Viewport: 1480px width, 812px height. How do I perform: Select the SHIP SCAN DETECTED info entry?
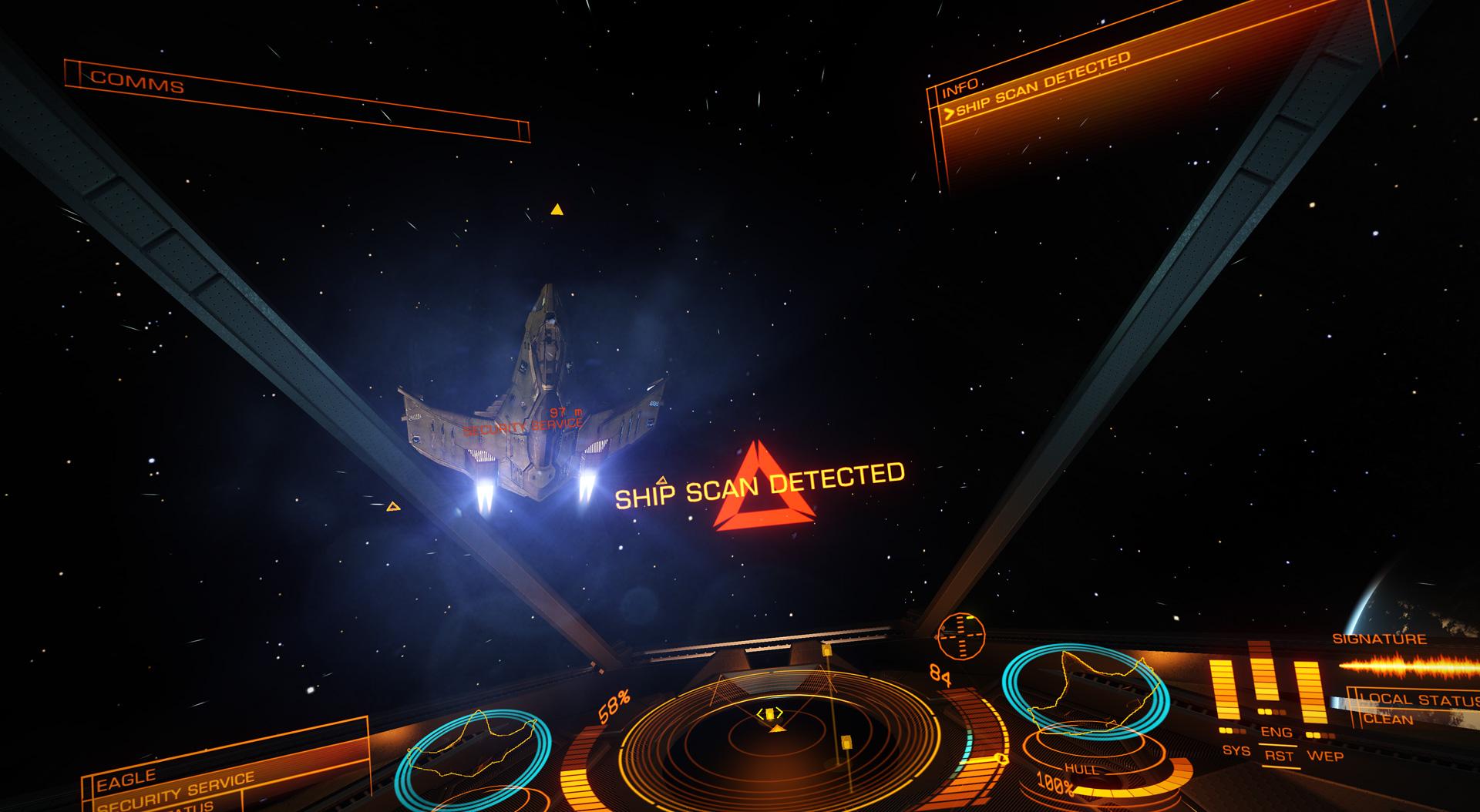1042,86
